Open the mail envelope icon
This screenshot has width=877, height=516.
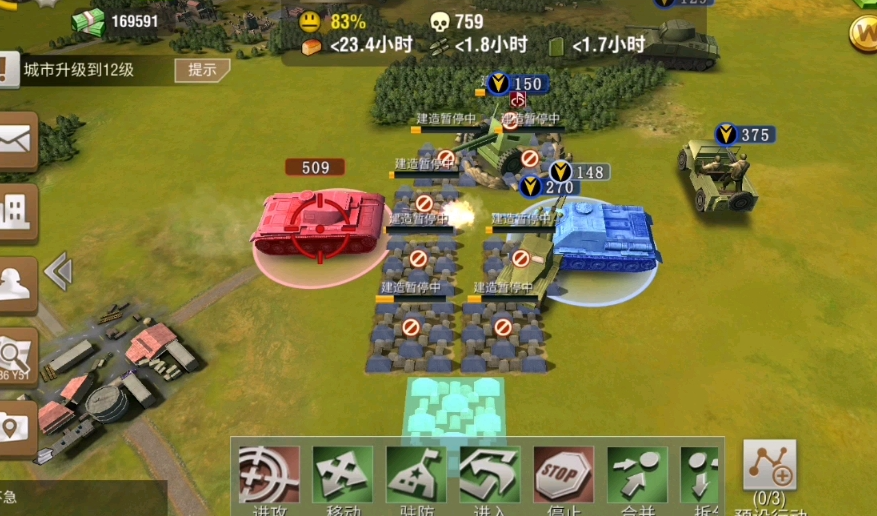[16, 143]
